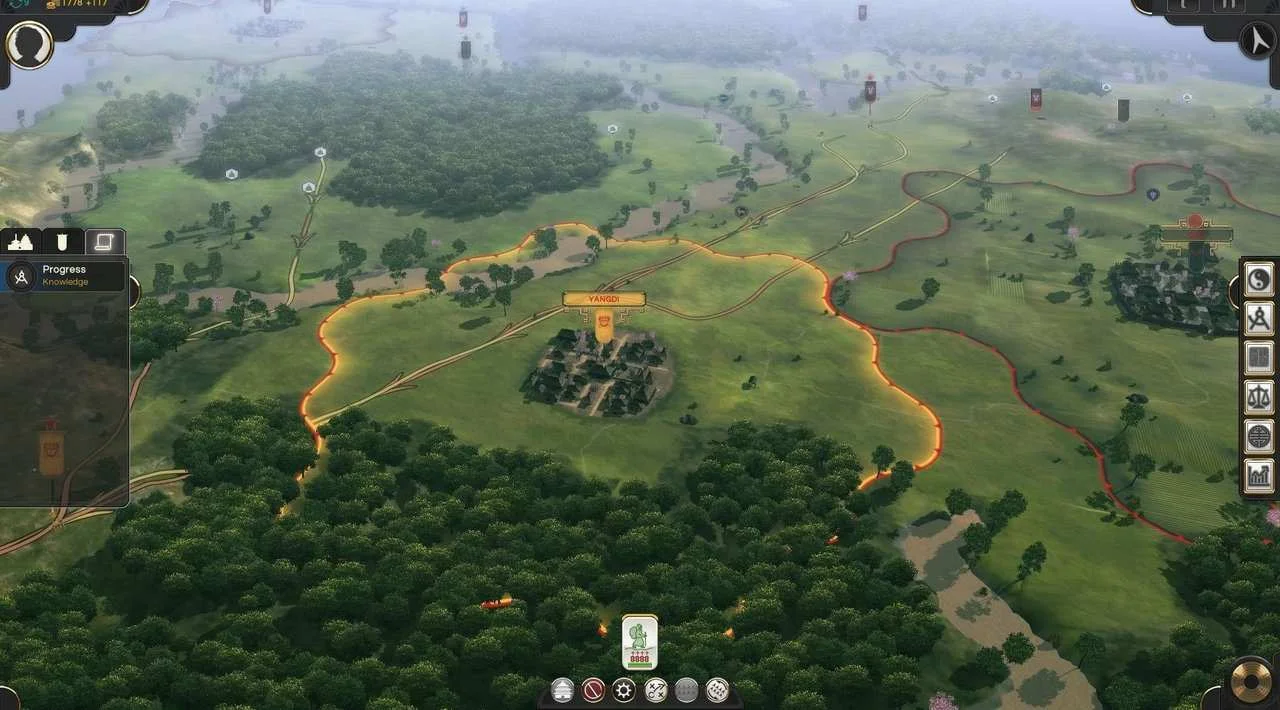Switch to the cities tab

click(x=21, y=242)
